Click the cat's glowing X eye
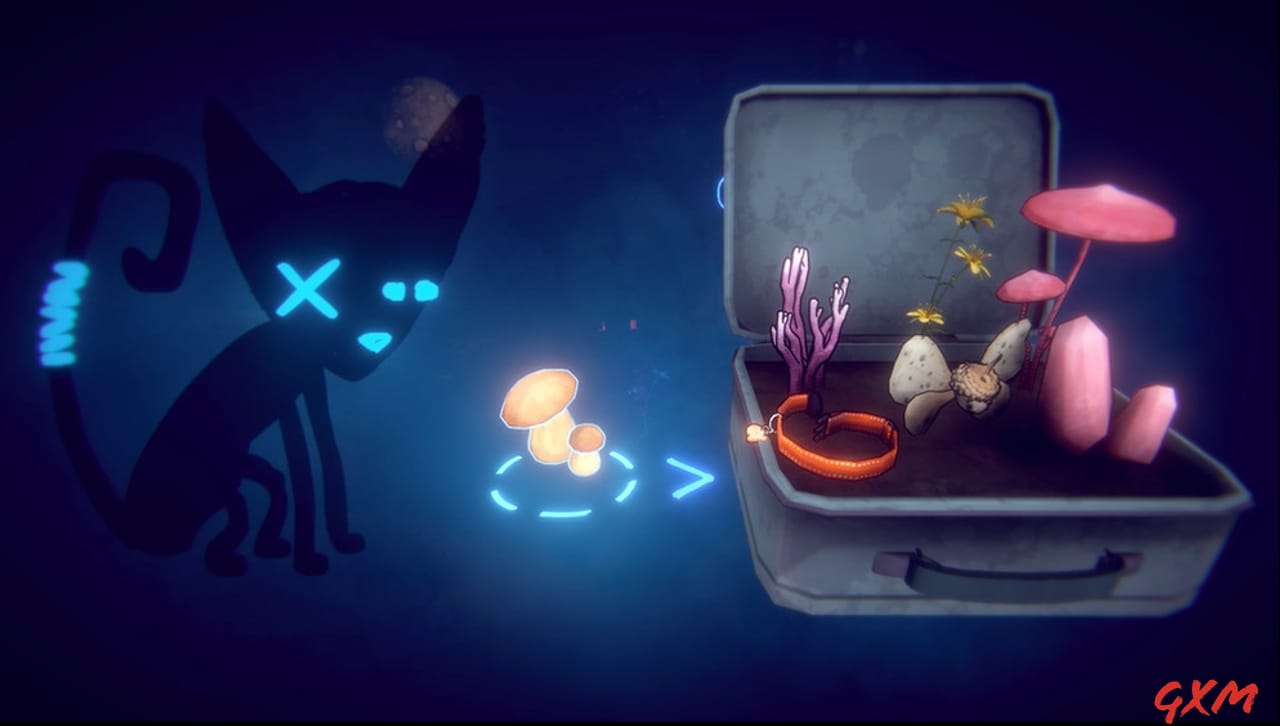This screenshot has height=726, width=1280. (x=308, y=290)
